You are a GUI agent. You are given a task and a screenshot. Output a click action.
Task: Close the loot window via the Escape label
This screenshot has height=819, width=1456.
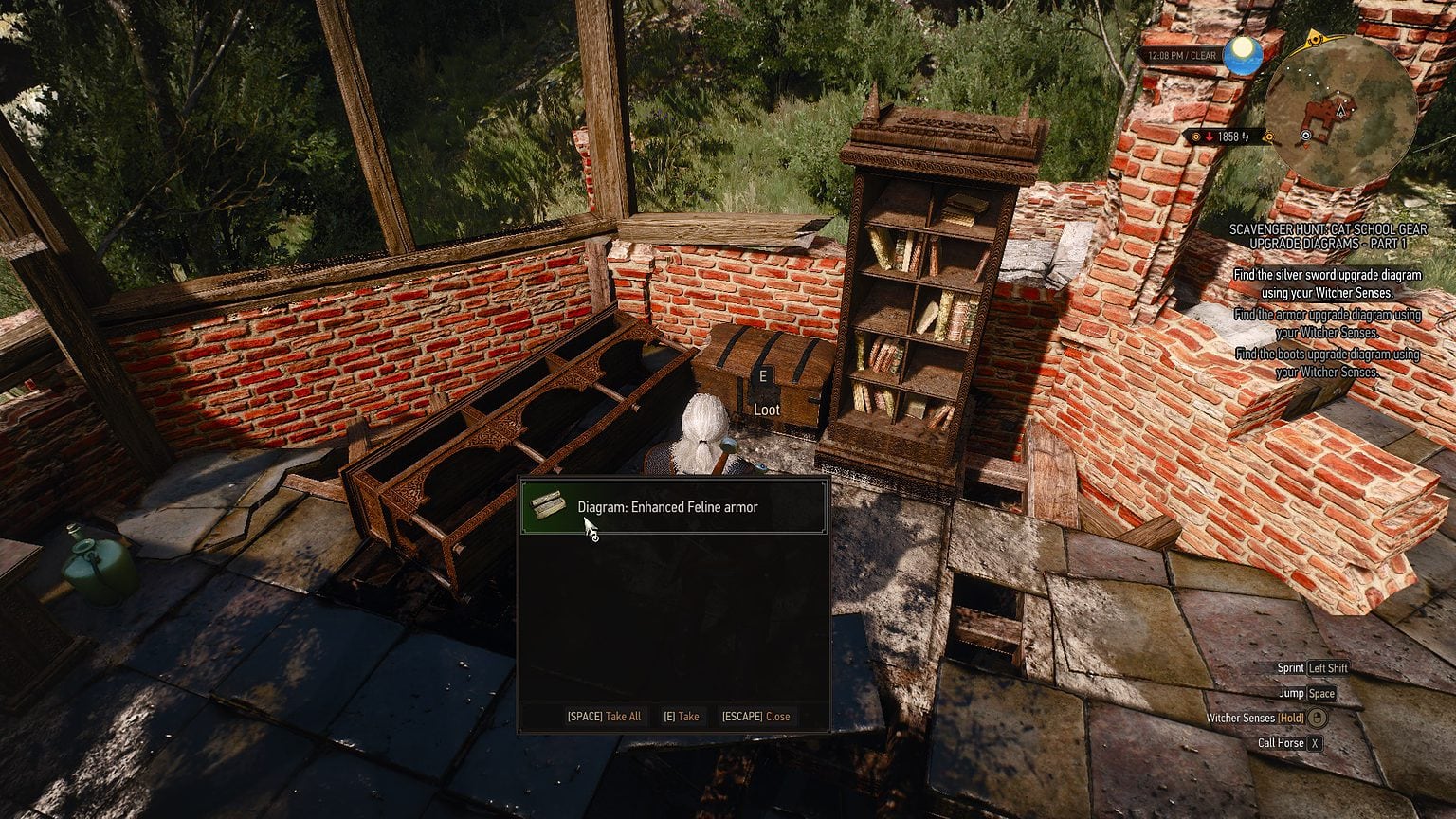pos(755,717)
